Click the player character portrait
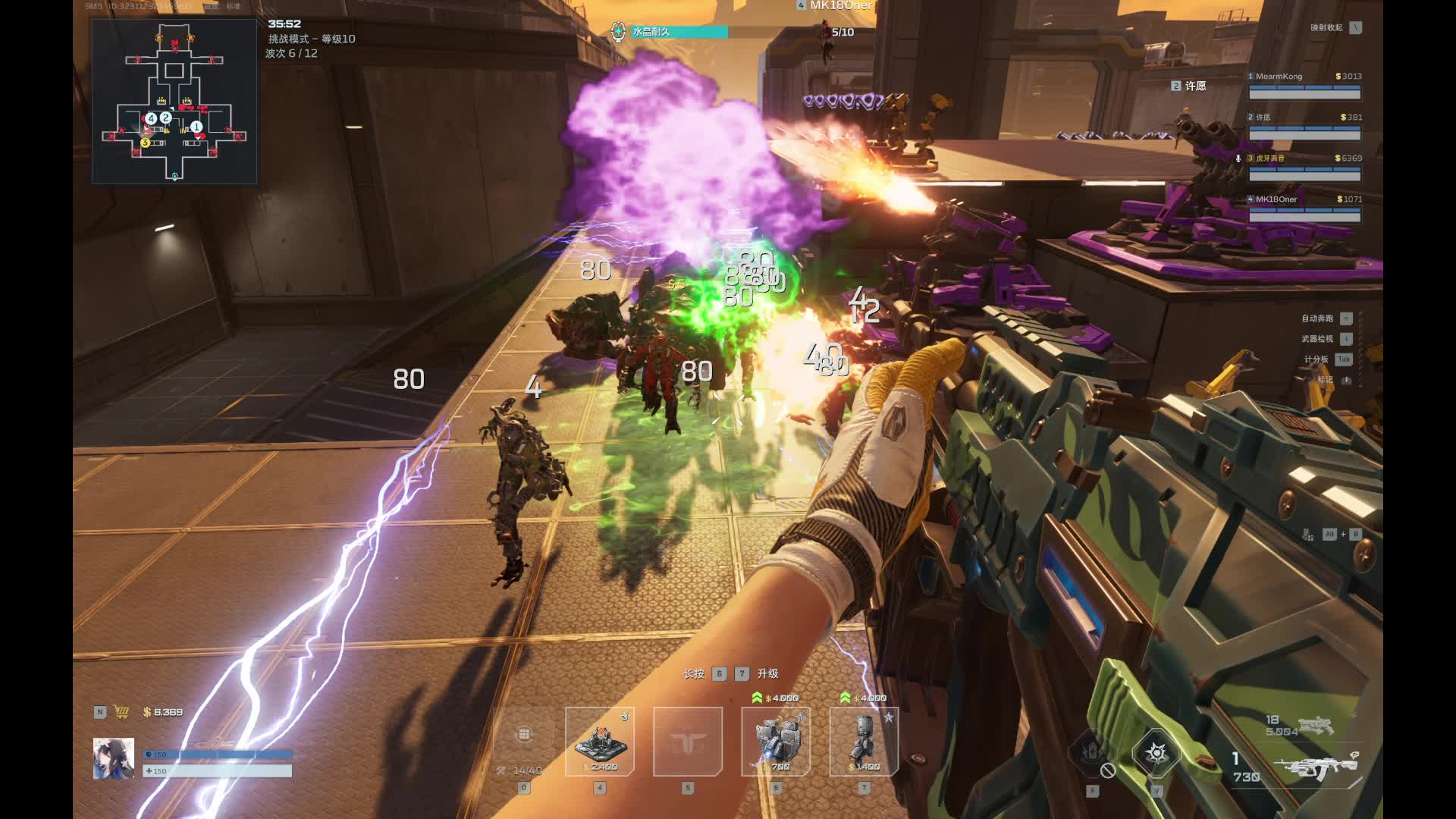This screenshot has height=819, width=1456. (x=114, y=758)
